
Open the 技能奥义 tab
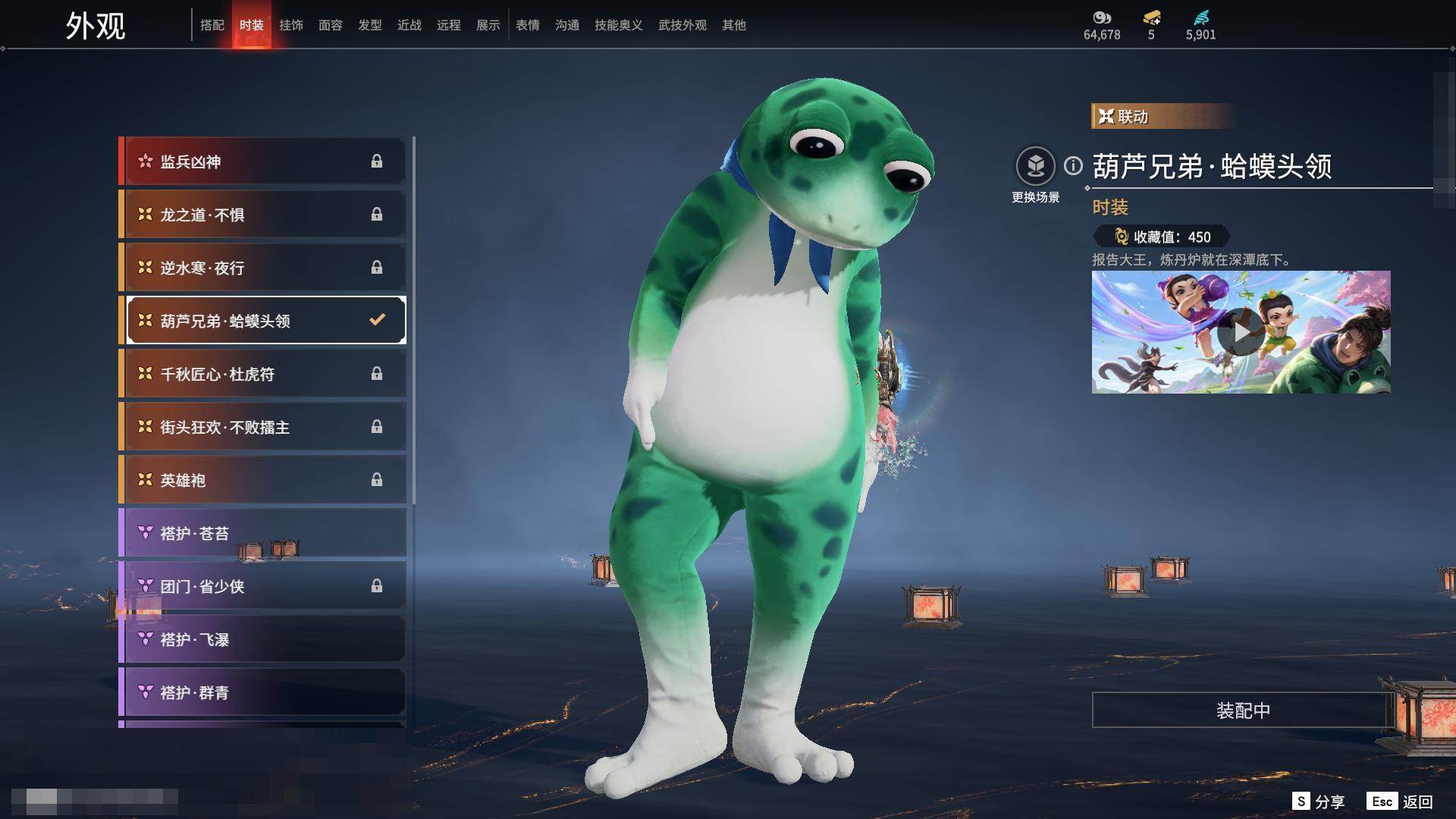pos(619,25)
